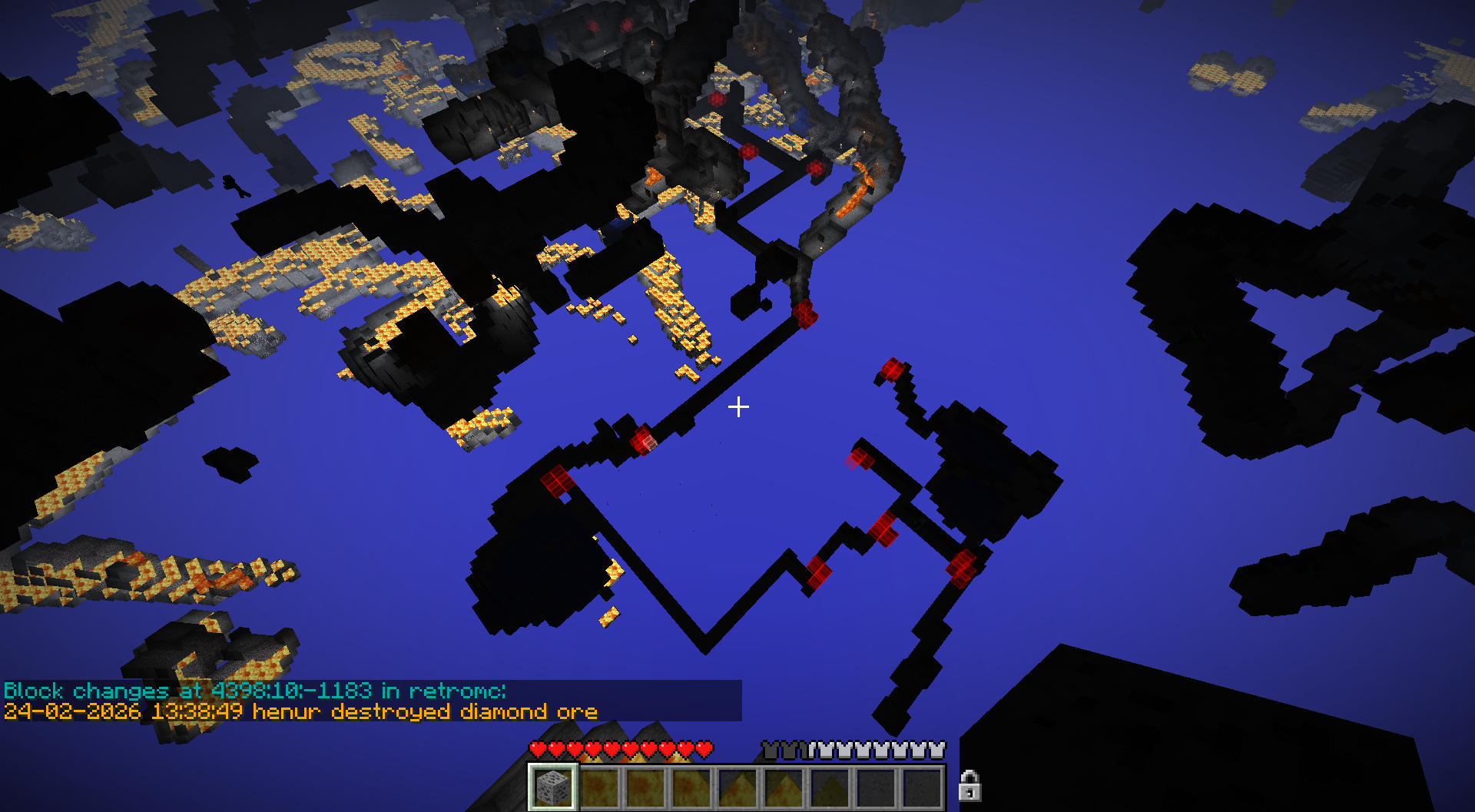The height and width of the screenshot is (812, 1475).
Task: Select the stone ore block hotbar slot
Action: (552, 787)
